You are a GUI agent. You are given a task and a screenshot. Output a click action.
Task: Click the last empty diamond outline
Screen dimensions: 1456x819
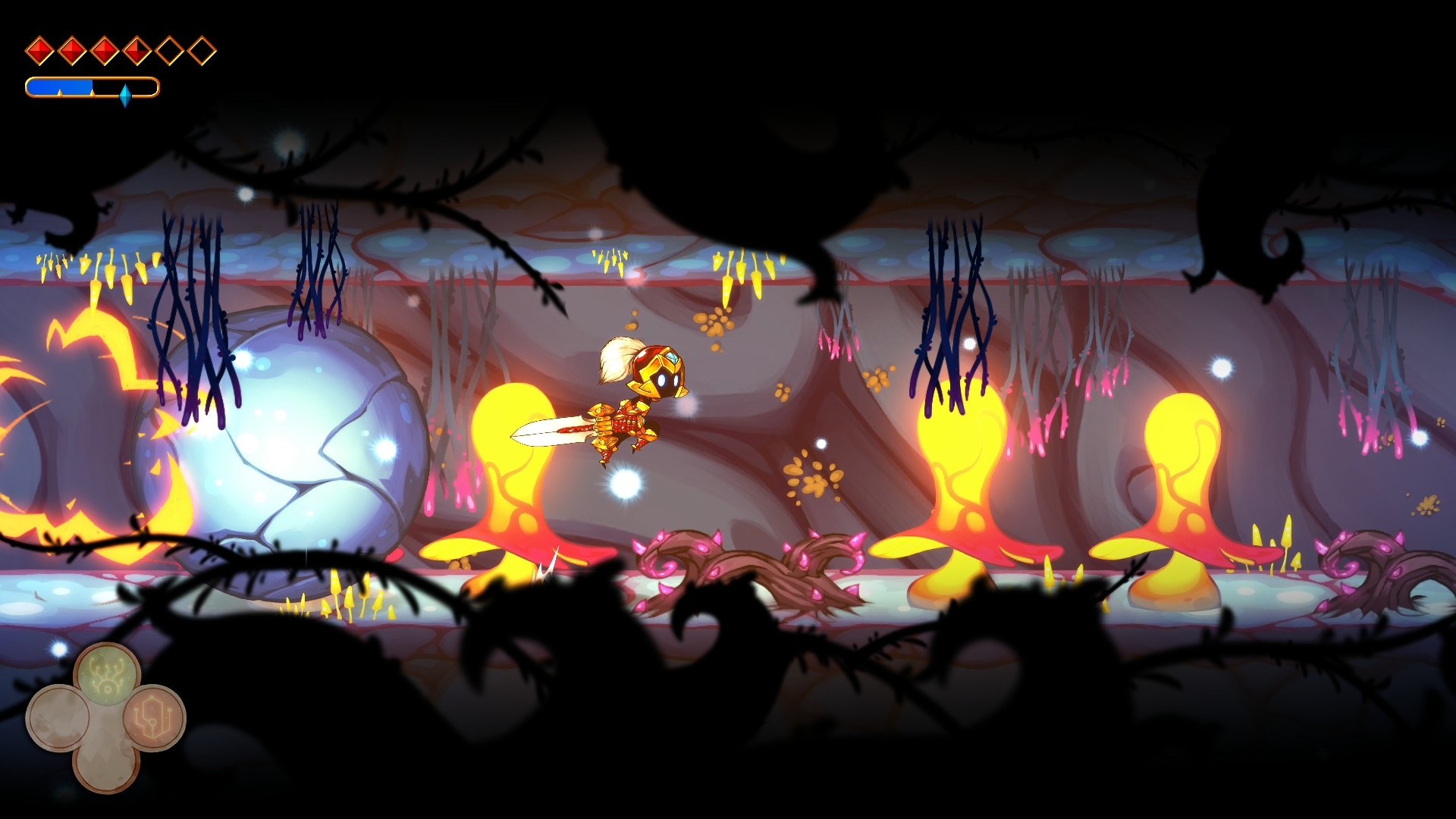tap(201, 50)
